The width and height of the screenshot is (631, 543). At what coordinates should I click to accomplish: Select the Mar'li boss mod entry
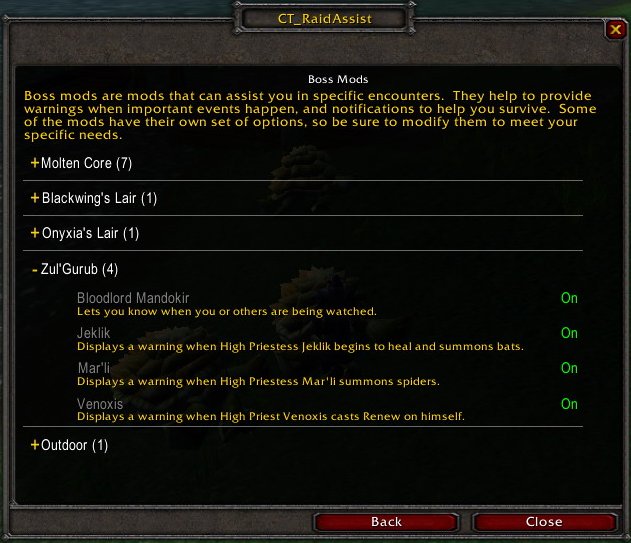(x=92, y=368)
